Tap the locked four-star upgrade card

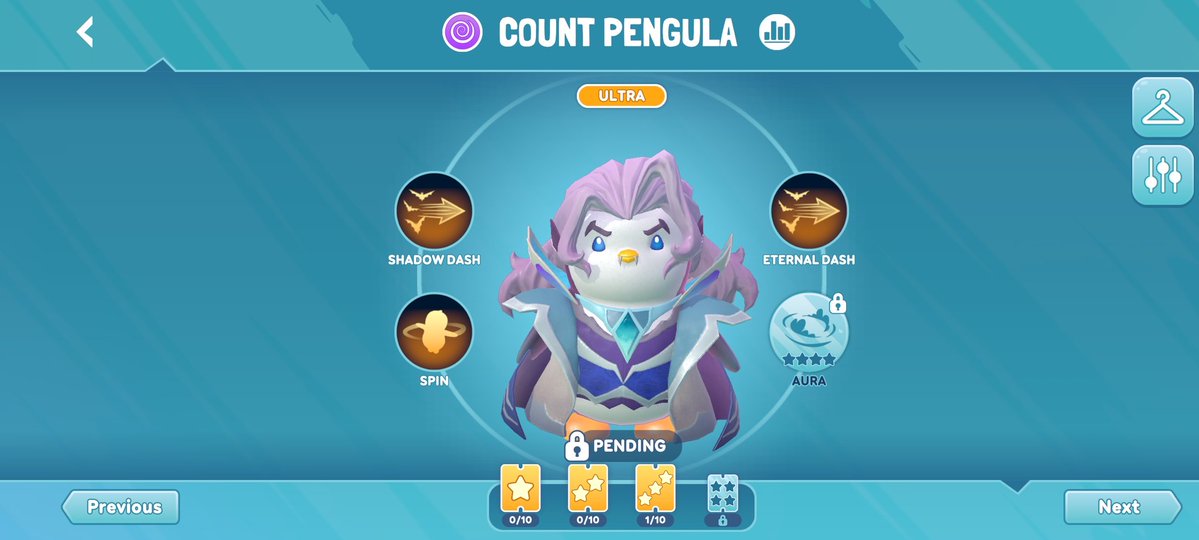(722, 493)
